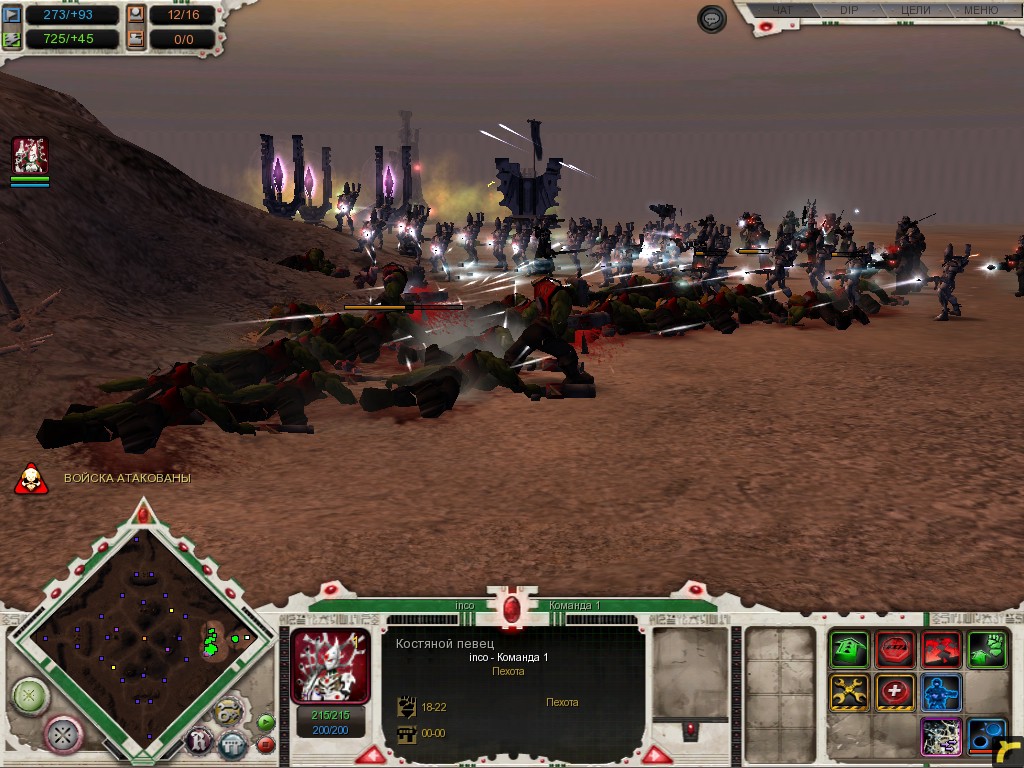Viewport: 1024px width, 768px height.
Task: Click the blue soldier stance icon
Action: click(940, 692)
